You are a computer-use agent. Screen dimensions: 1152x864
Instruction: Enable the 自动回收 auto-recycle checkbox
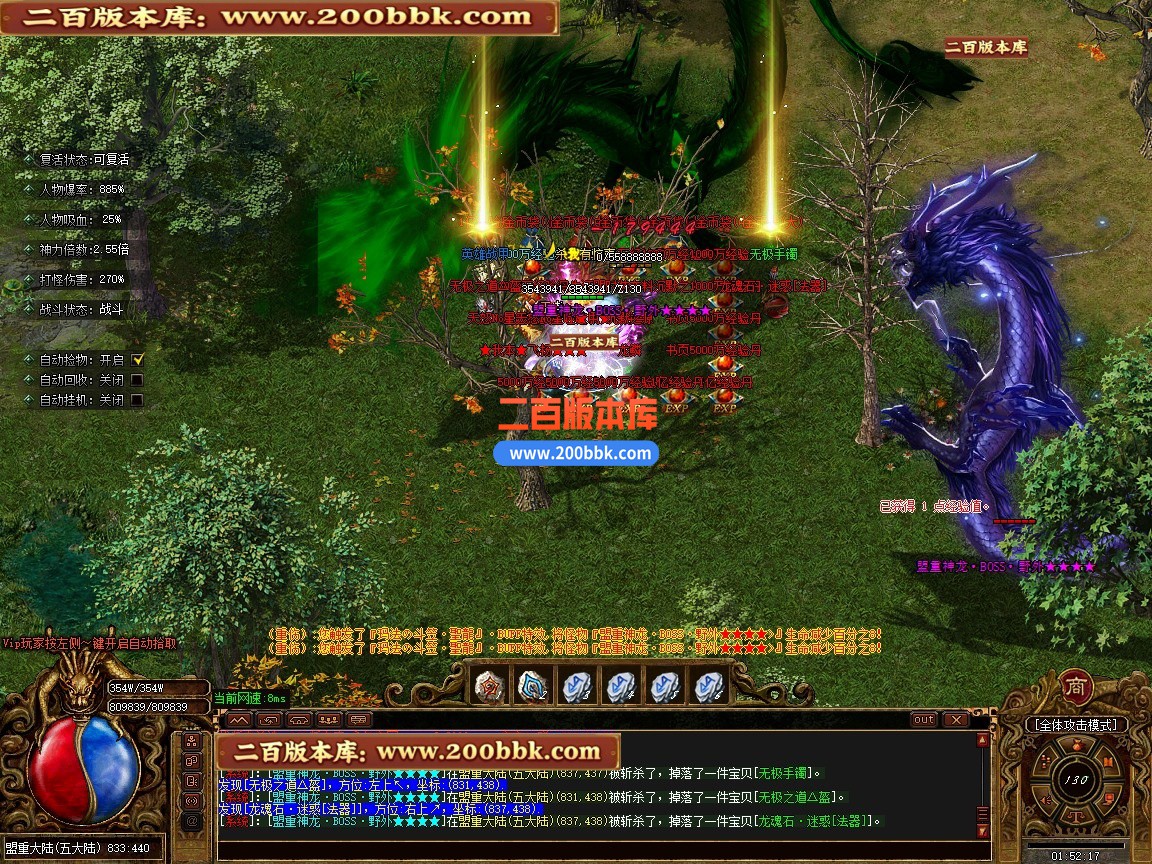point(137,380)
